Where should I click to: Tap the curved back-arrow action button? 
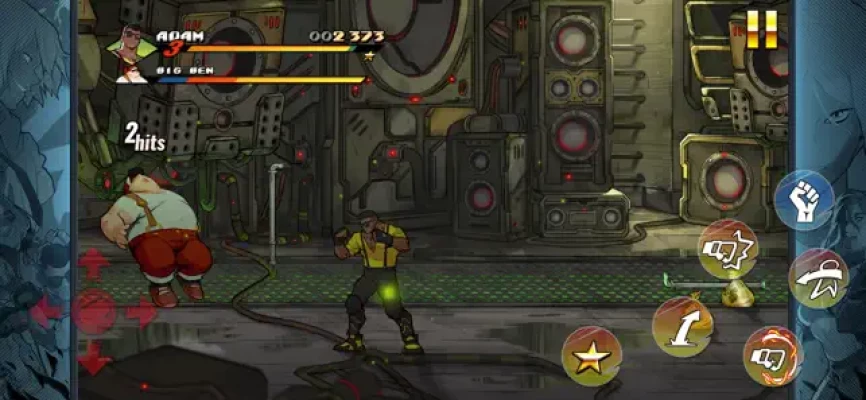click(x=818, y=278)
